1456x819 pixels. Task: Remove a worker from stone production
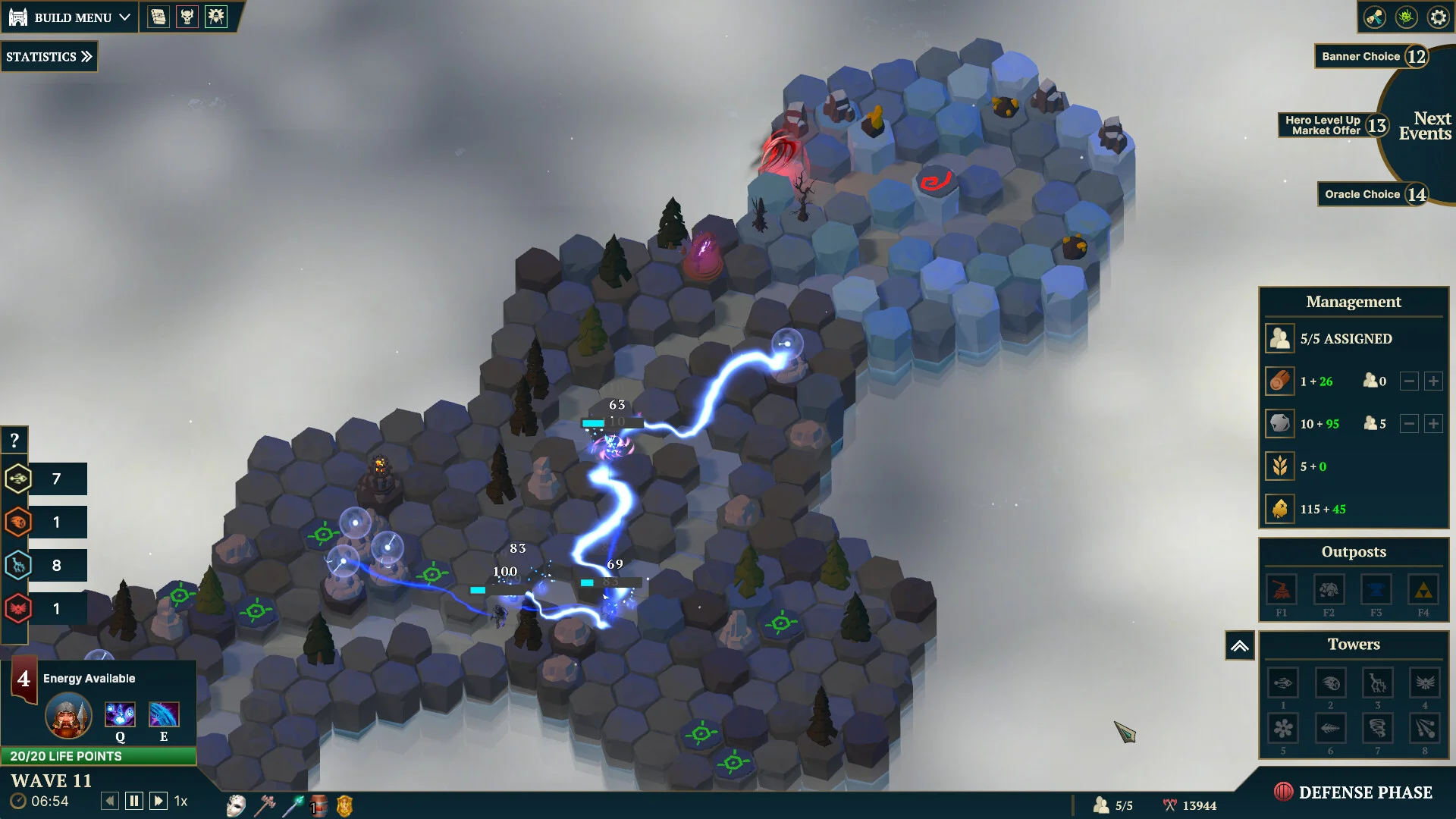pos(1408,424)
